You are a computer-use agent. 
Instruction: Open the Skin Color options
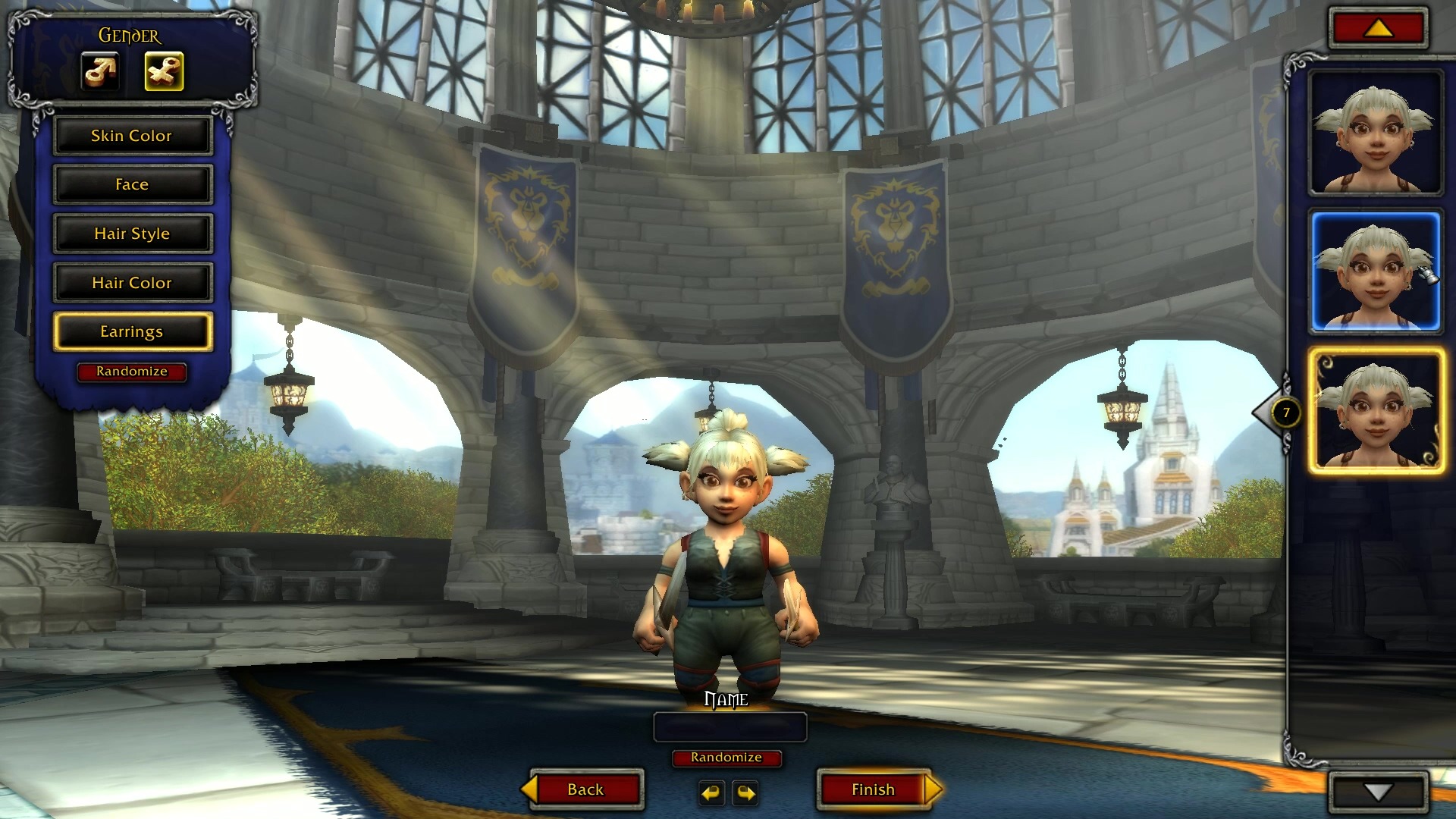coord(132,136)
